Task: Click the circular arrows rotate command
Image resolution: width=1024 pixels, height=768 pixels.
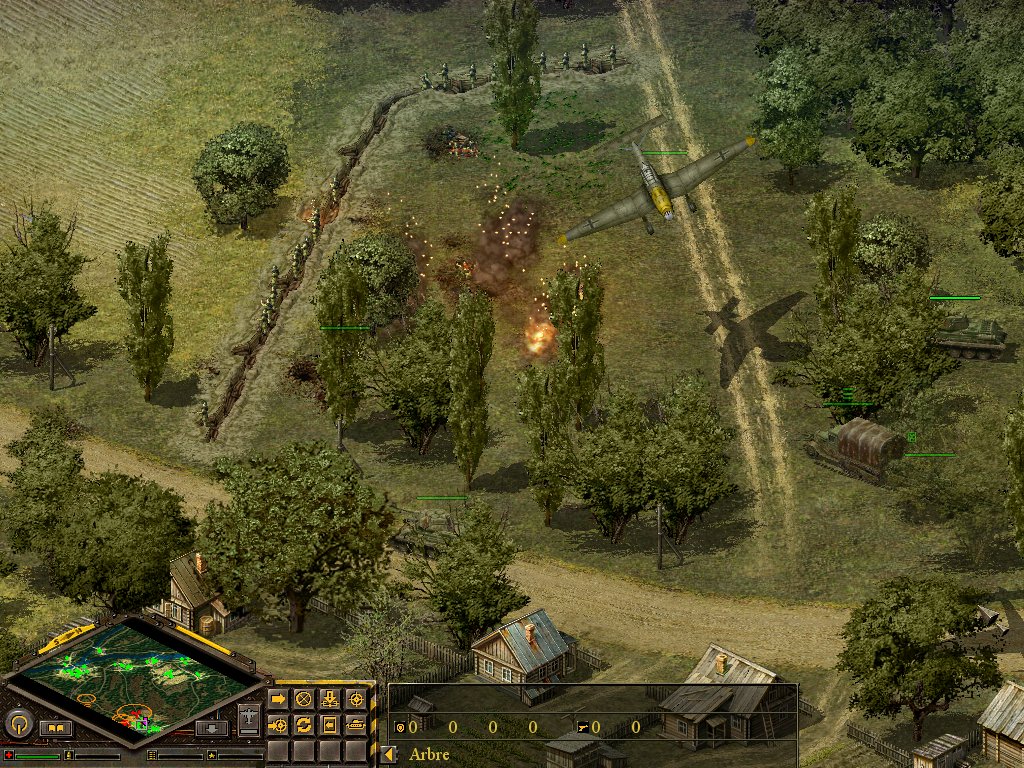Action: (x=304, y=724)
